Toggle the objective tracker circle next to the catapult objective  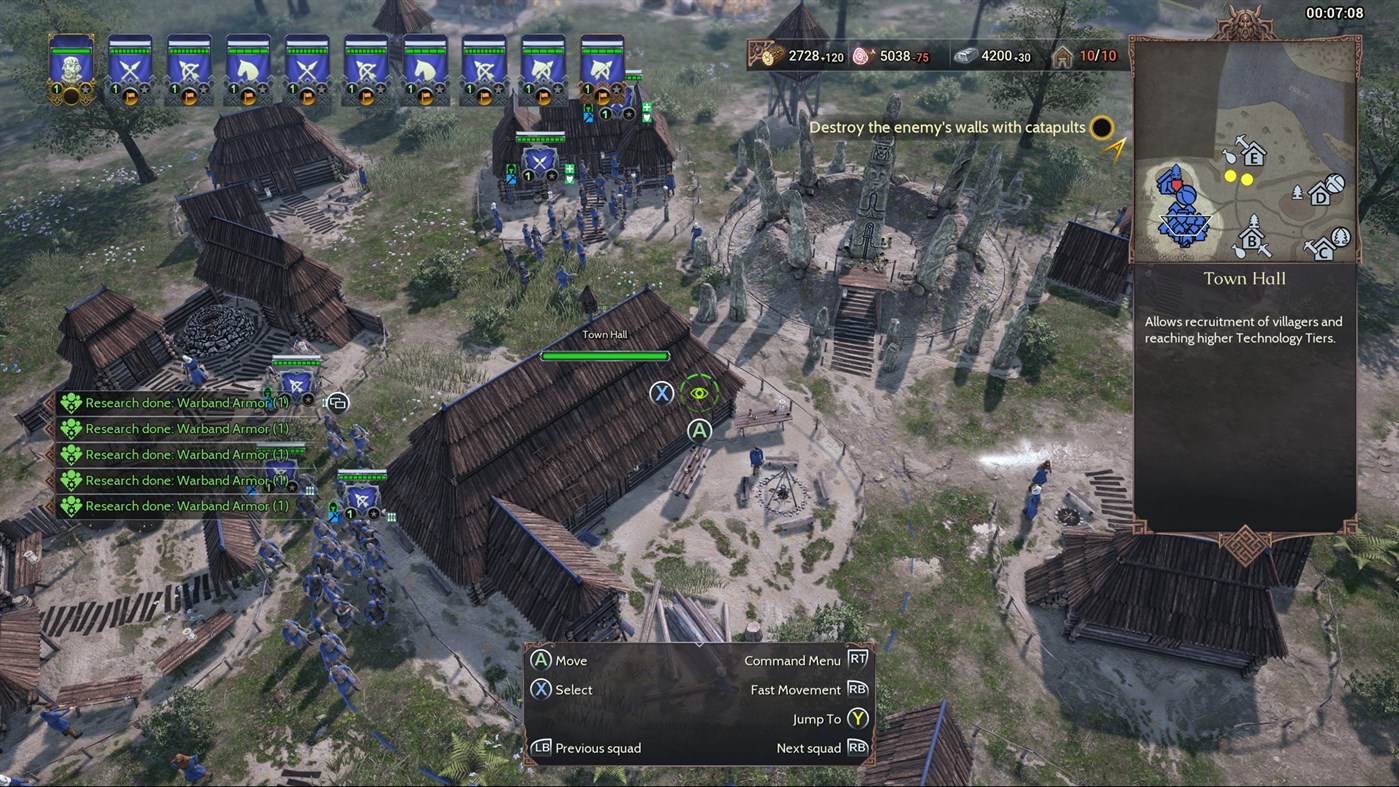(x=1100, y=128)
